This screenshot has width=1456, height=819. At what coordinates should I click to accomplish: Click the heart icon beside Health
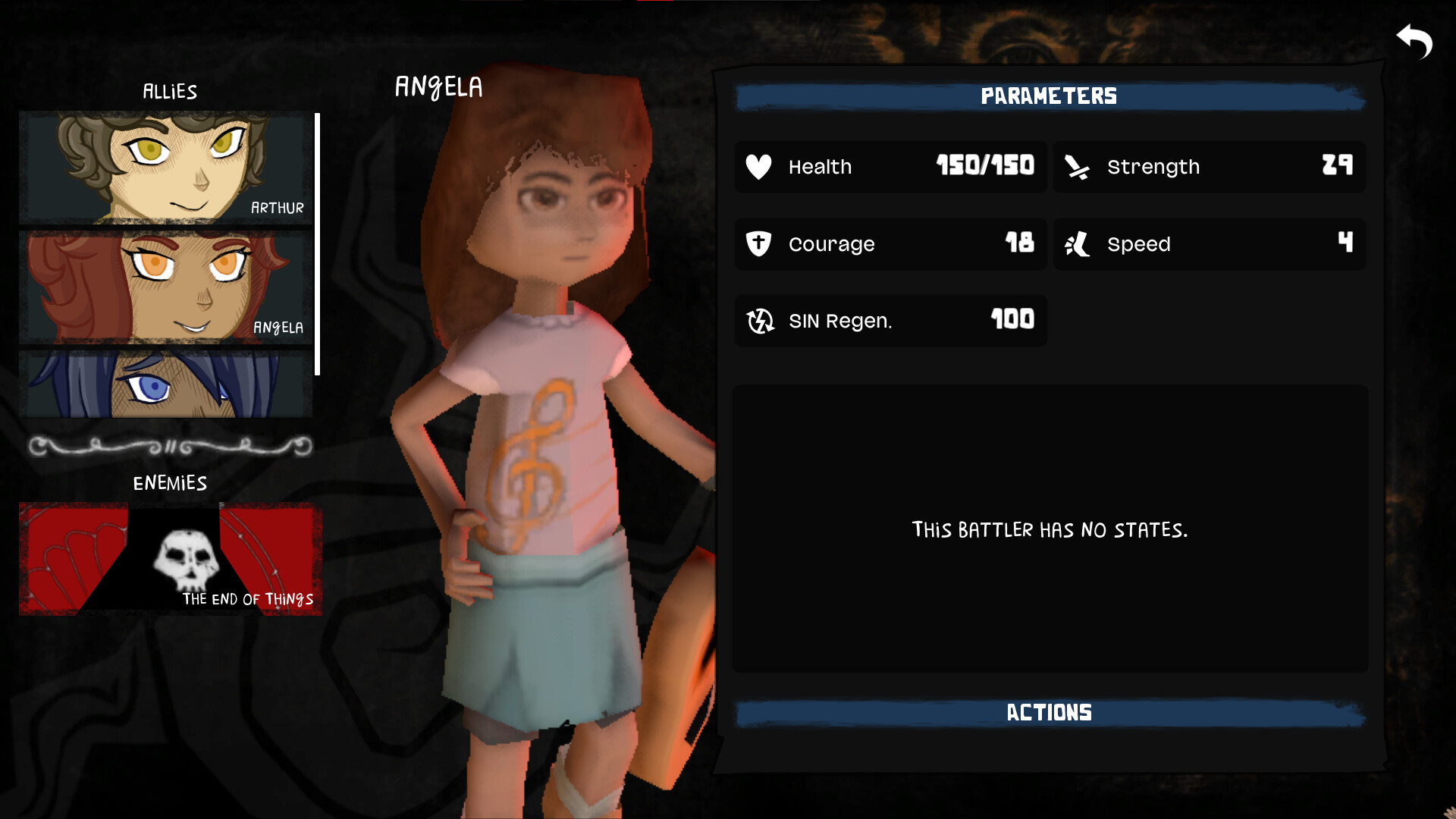click(758, 167)
